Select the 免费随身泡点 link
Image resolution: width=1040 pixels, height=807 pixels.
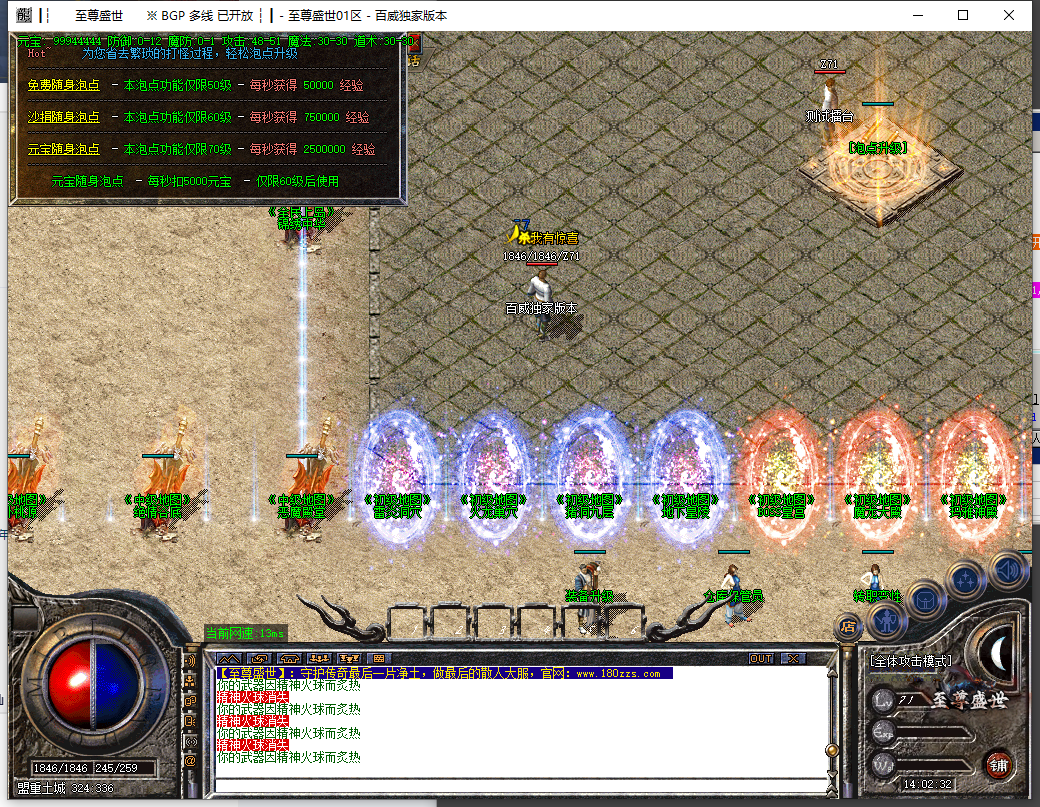click(64, 86)
